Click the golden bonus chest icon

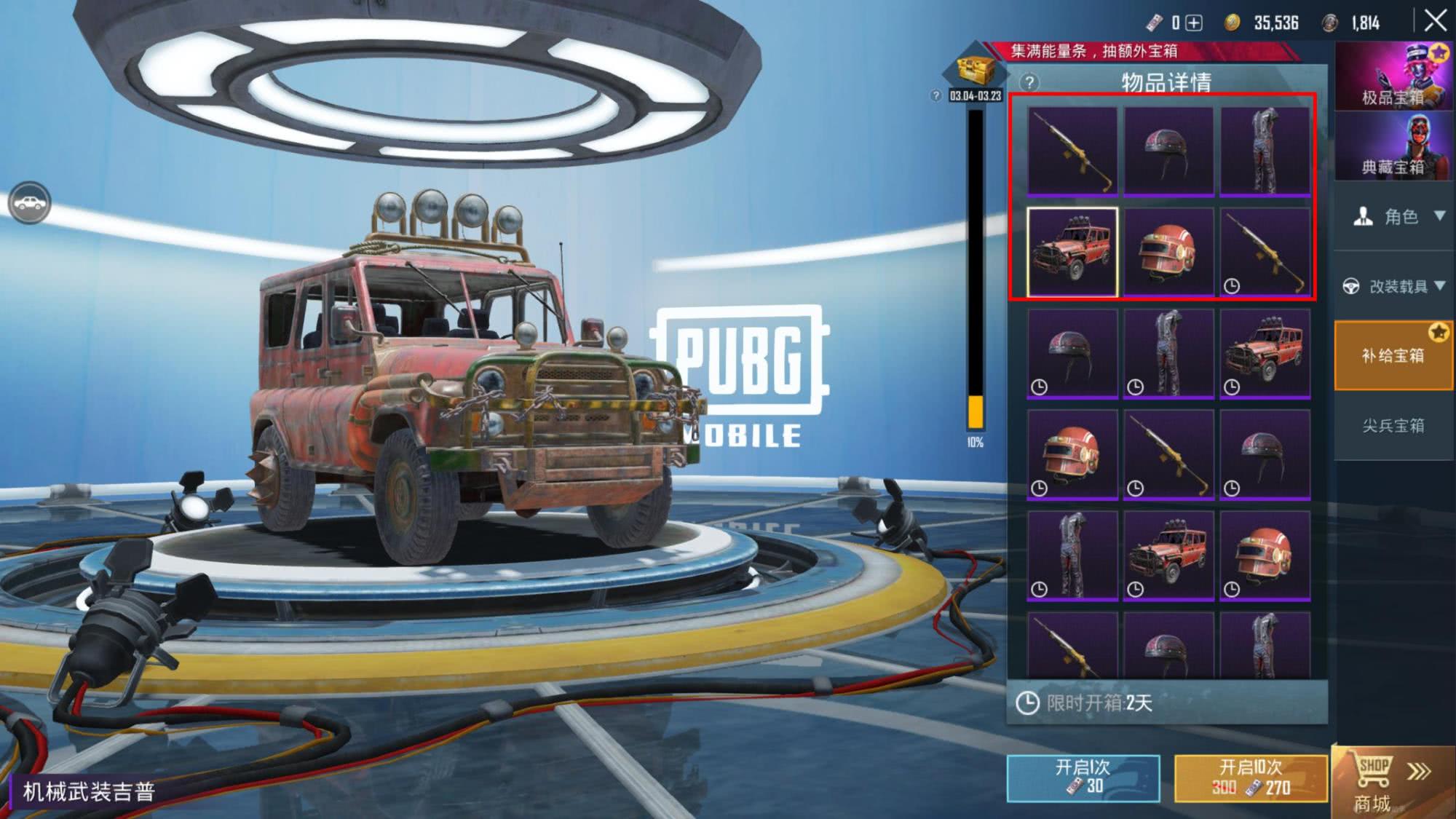976,70
